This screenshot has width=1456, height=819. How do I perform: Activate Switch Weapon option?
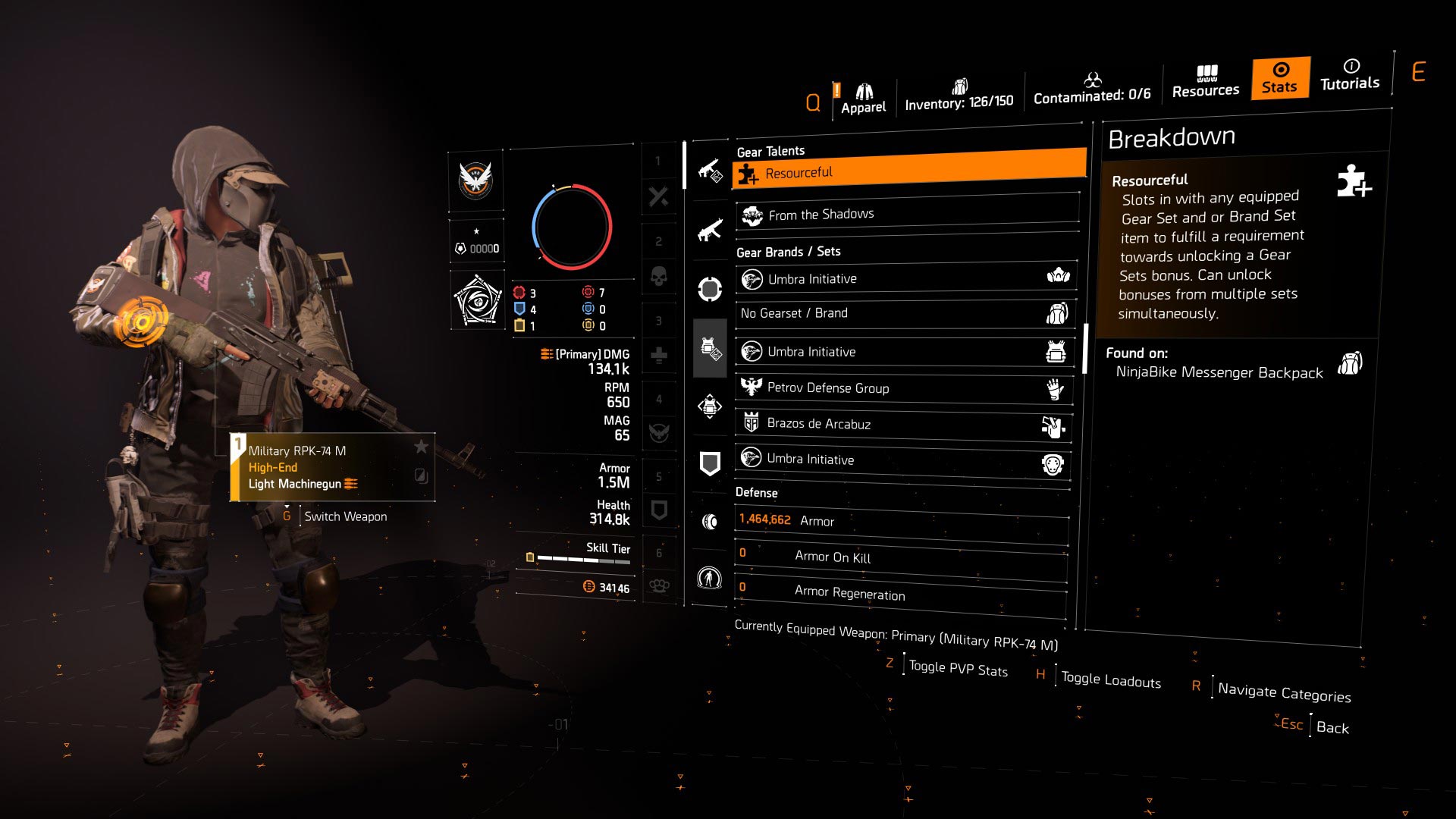344,516
